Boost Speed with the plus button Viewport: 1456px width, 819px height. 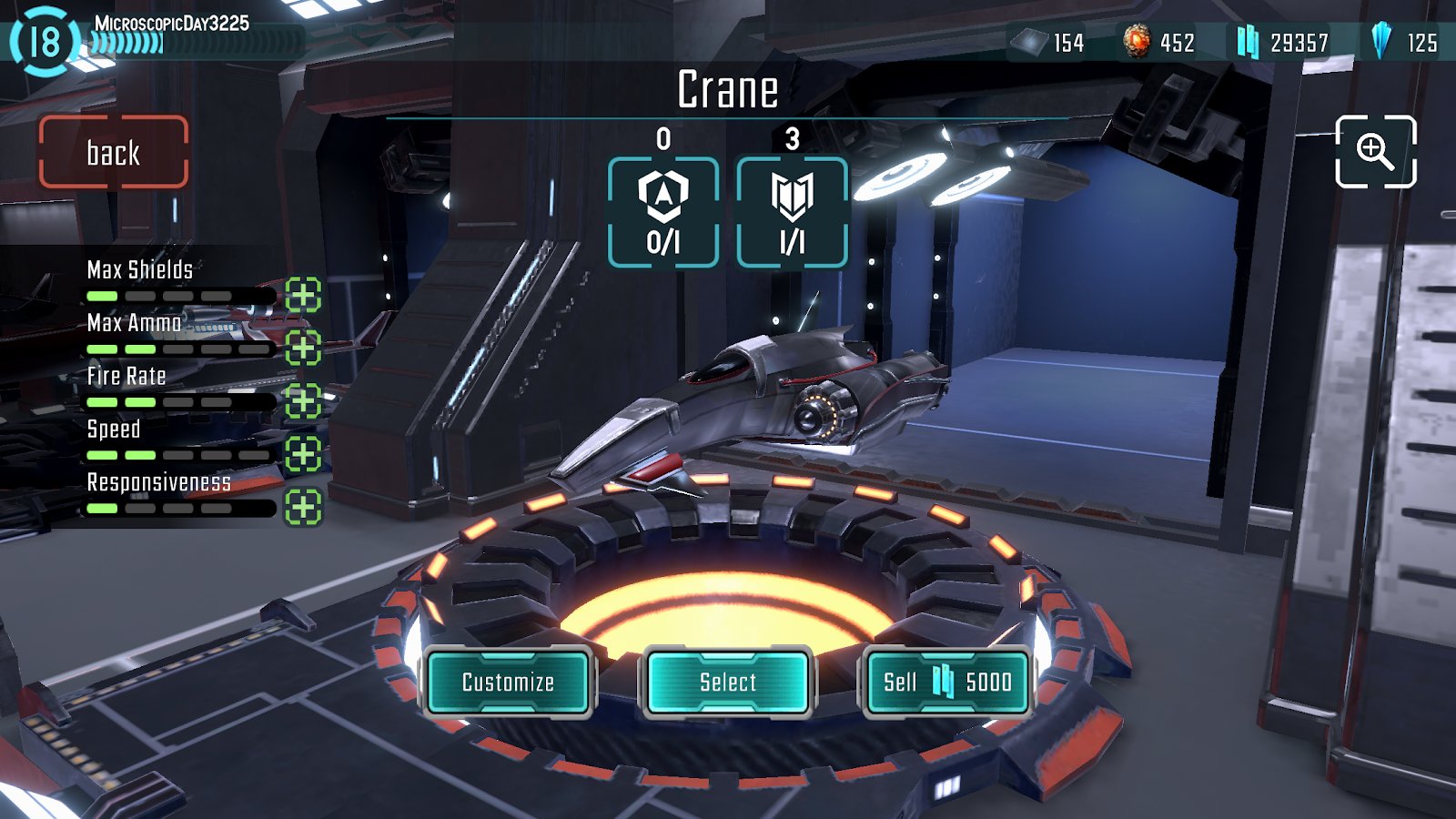303,453
